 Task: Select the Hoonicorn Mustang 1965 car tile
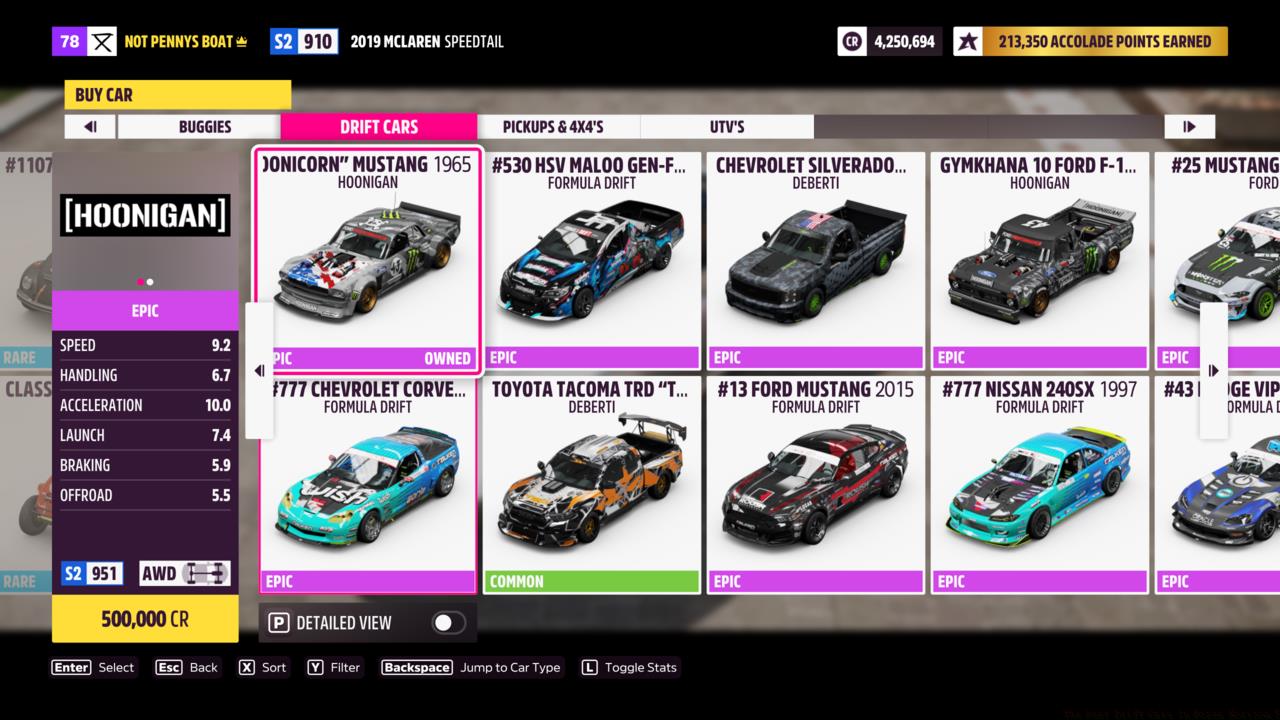point(368,260)
